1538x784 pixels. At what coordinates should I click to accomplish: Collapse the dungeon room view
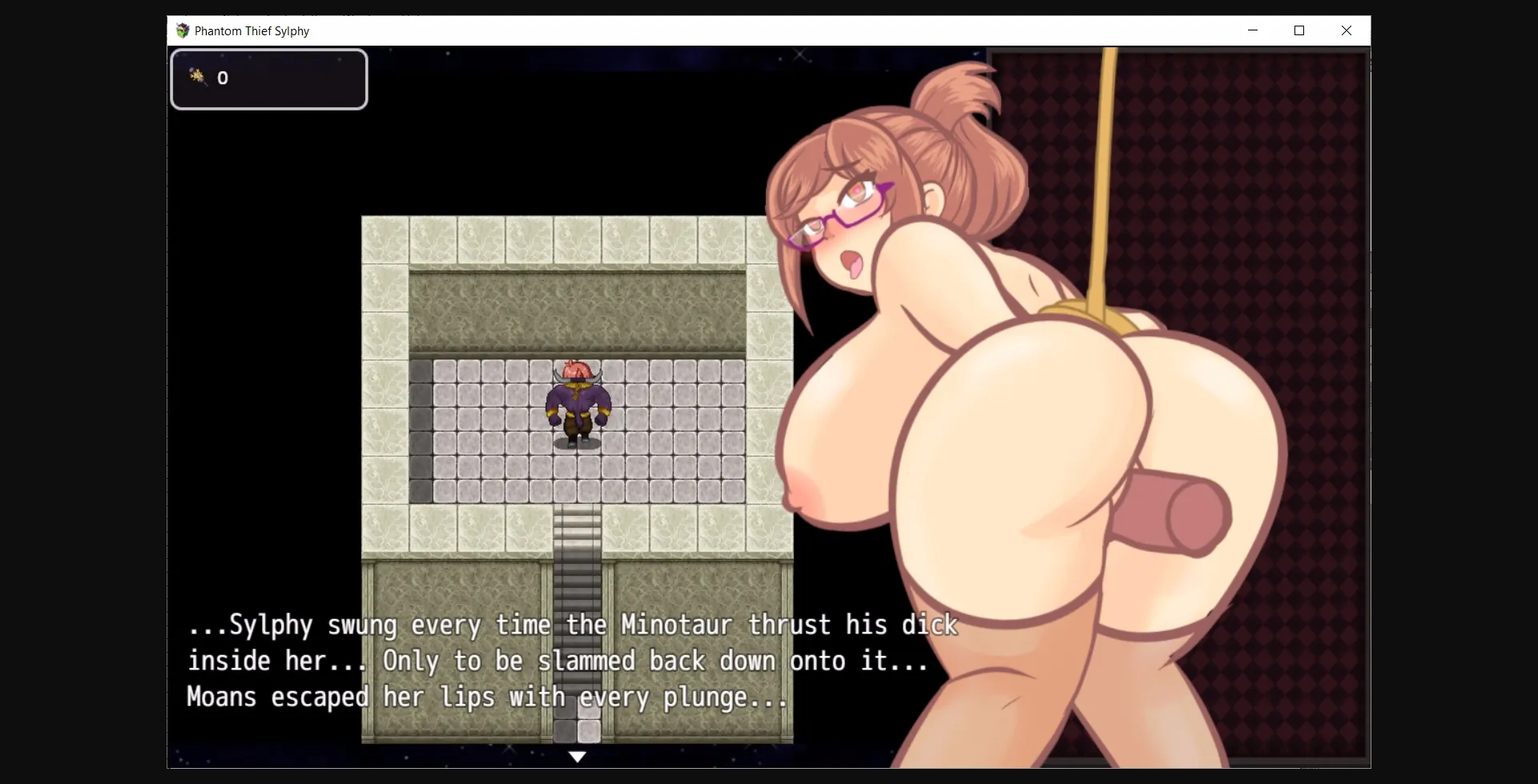click(x=577, y=360)
